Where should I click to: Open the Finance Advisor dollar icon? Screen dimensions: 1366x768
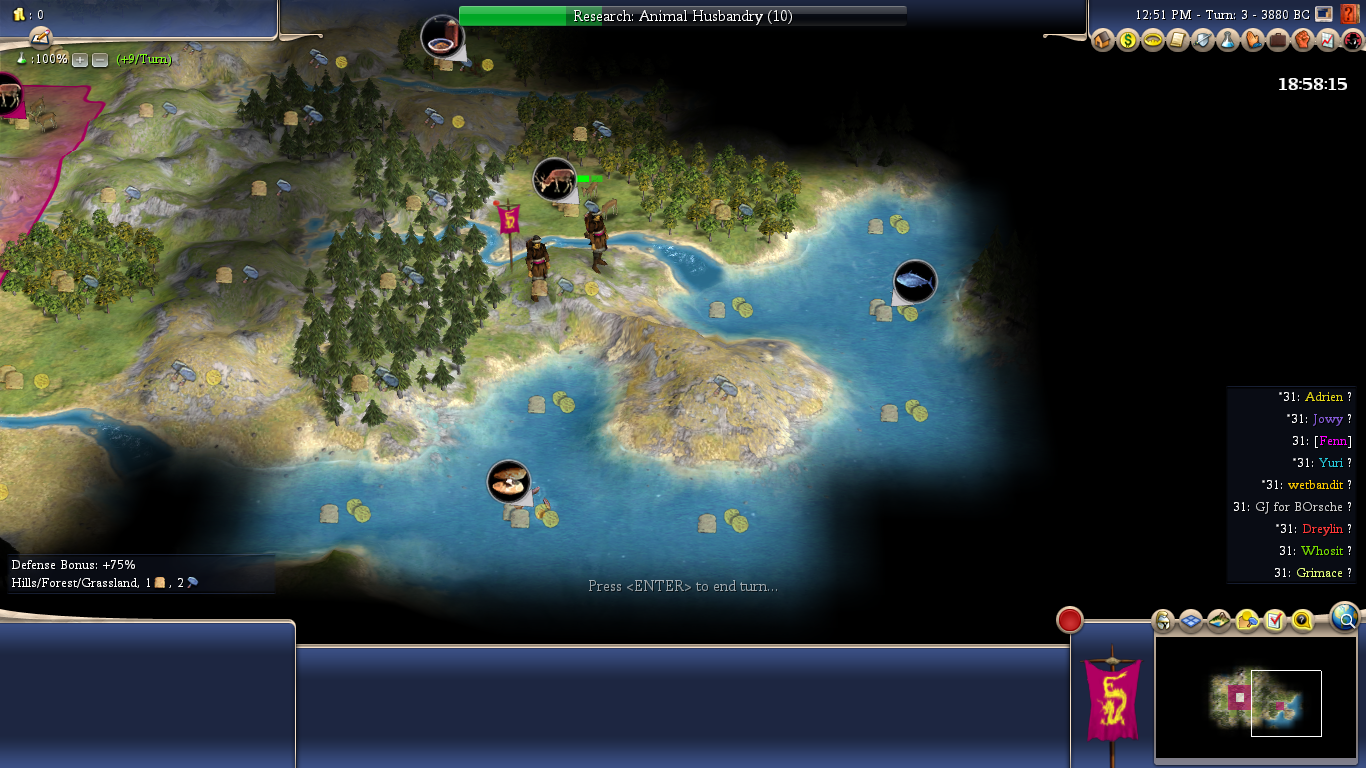(1128, 41)
